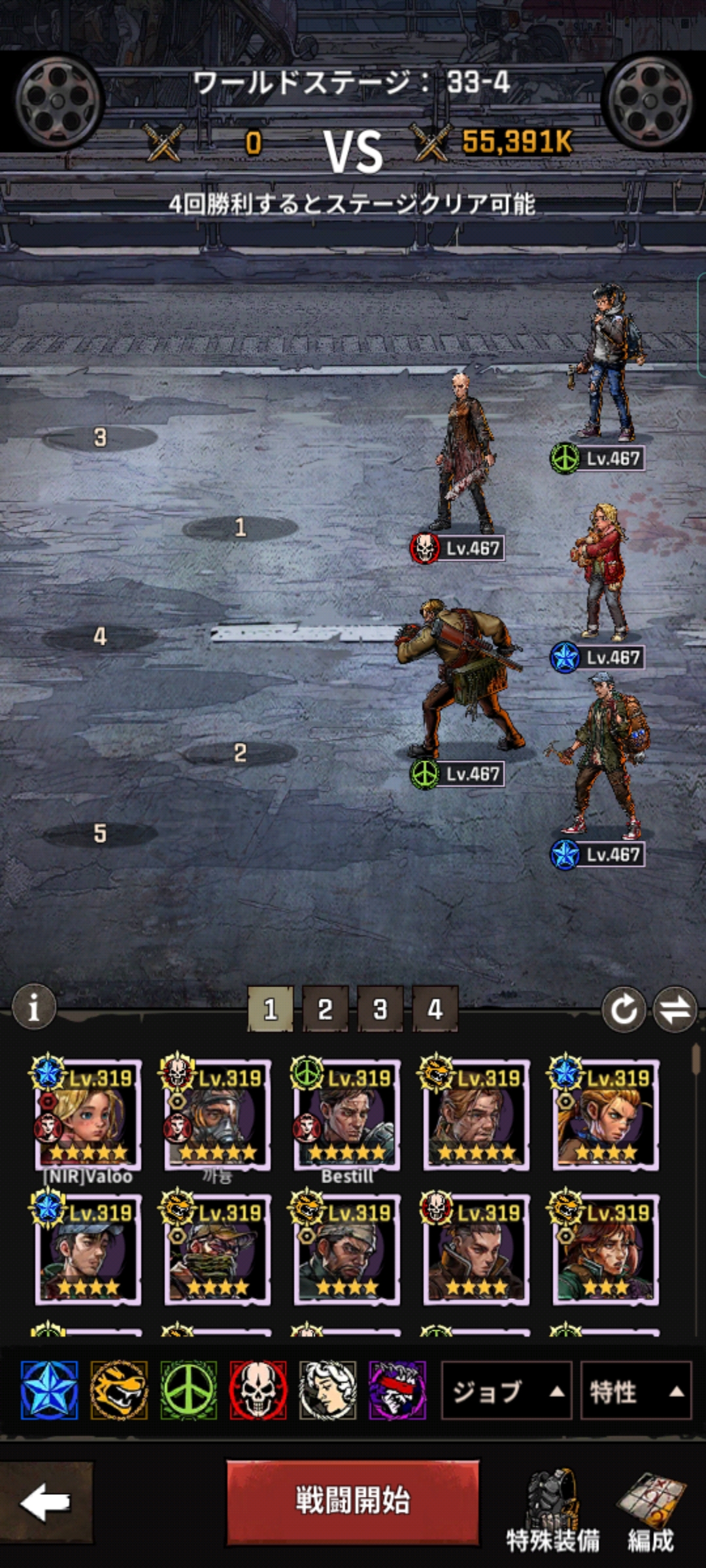Image resolution: width=706 pixels, height=1568 pixels.
Task: Filter heroes by green peace faction
Action: 188,1390
